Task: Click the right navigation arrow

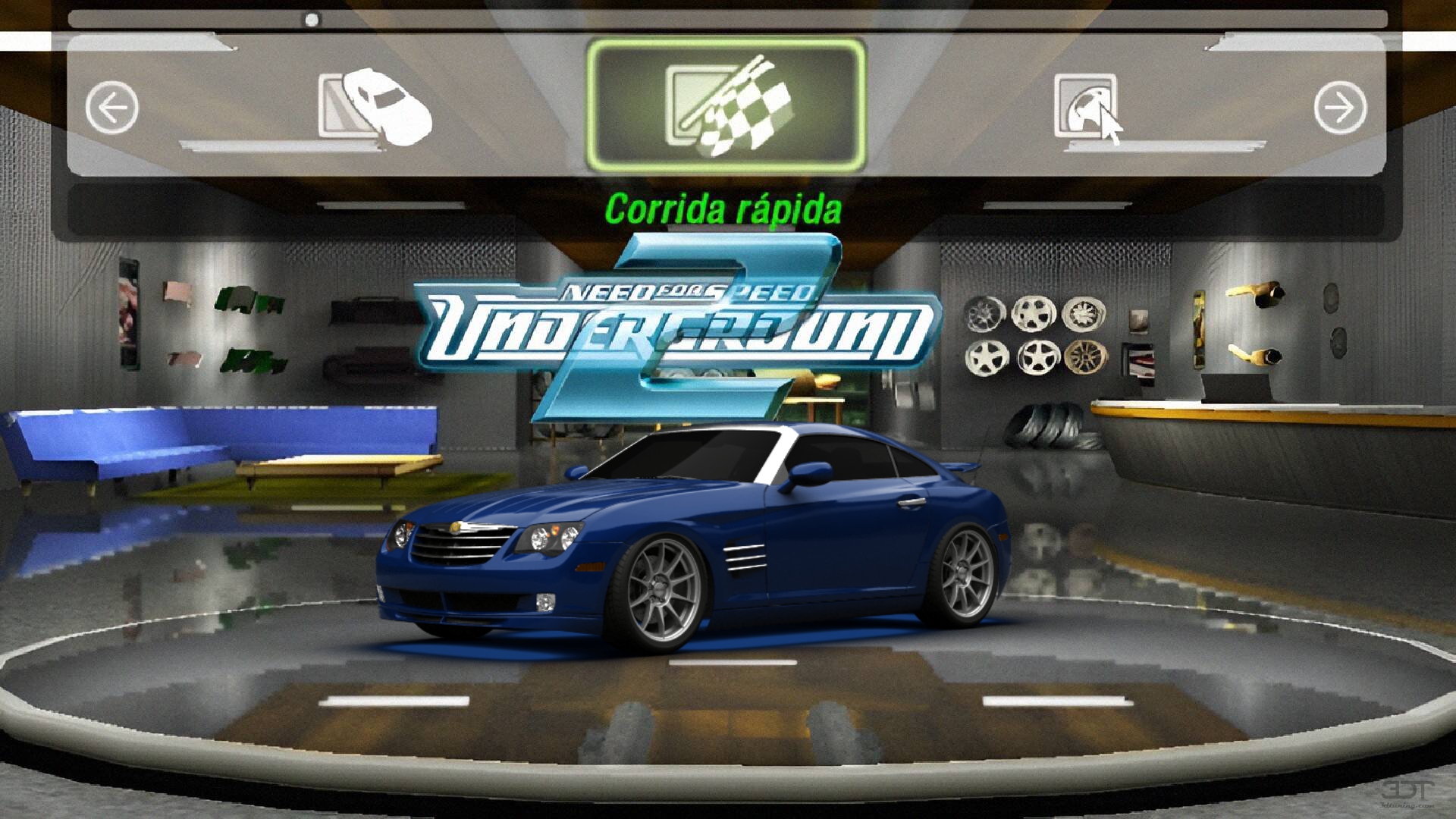Action: [1339, 107]
